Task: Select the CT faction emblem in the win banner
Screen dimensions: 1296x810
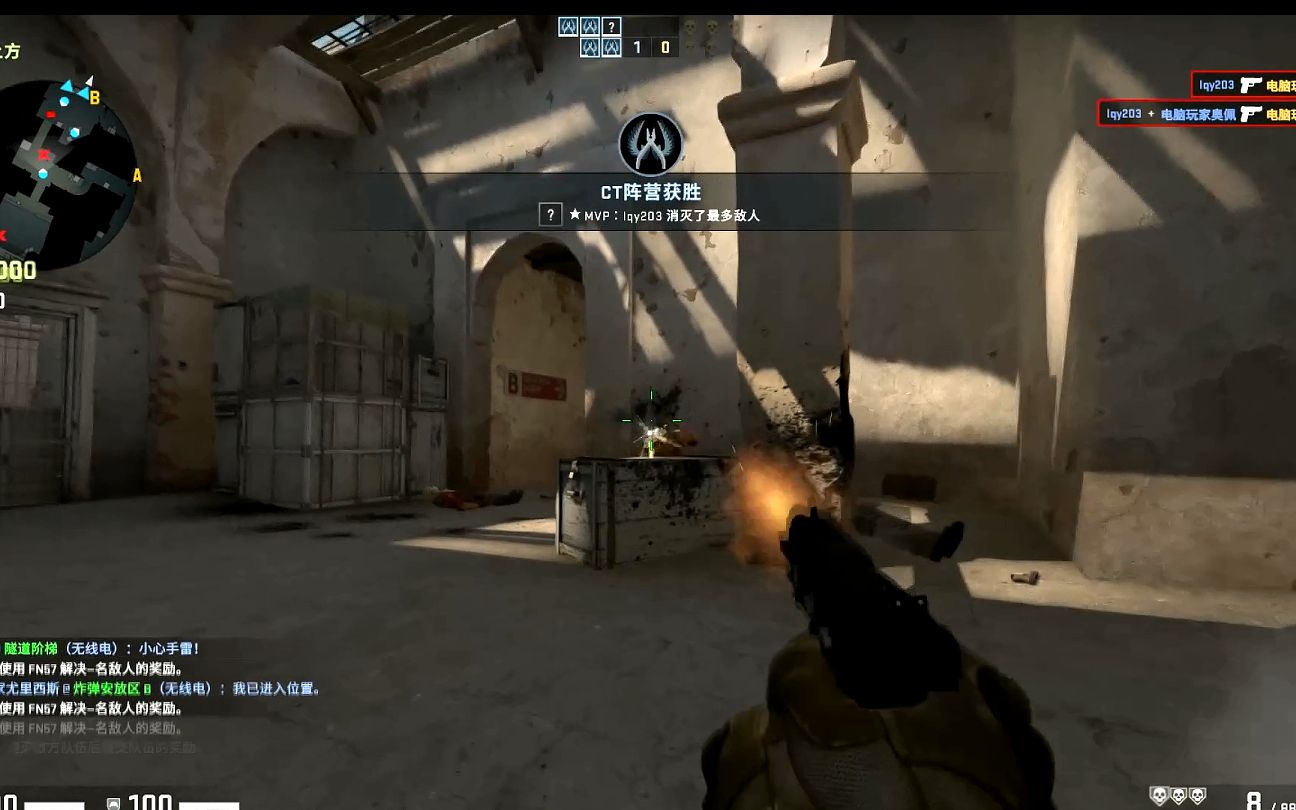Action: pyautogui.click(x=650, y=145)
